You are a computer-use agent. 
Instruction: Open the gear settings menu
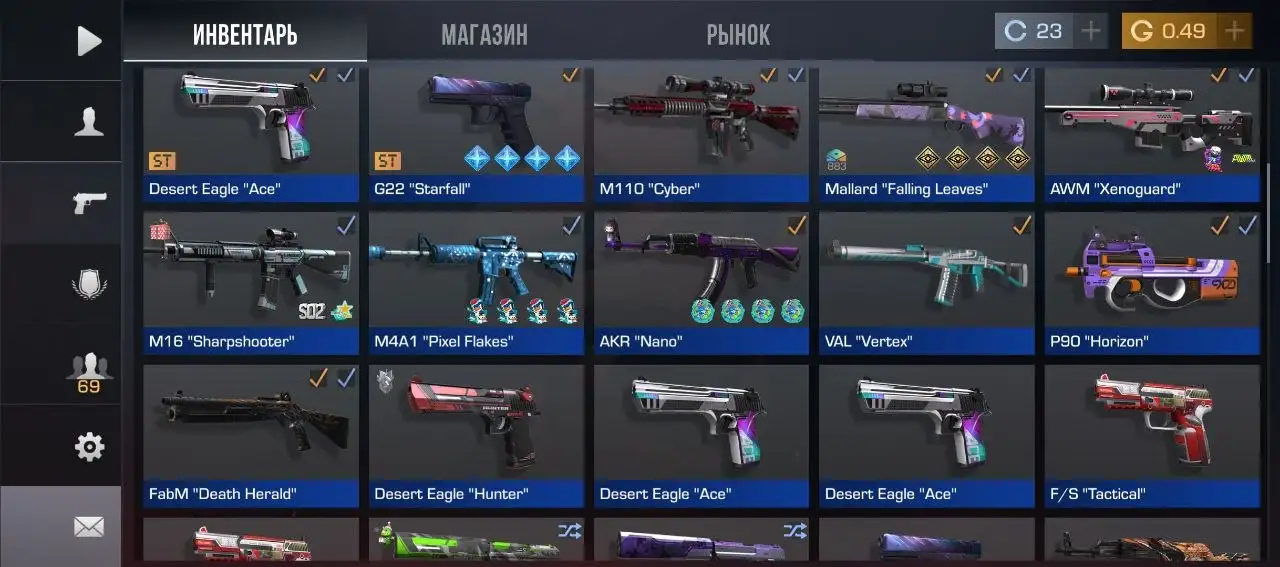(x=89, y=447)
